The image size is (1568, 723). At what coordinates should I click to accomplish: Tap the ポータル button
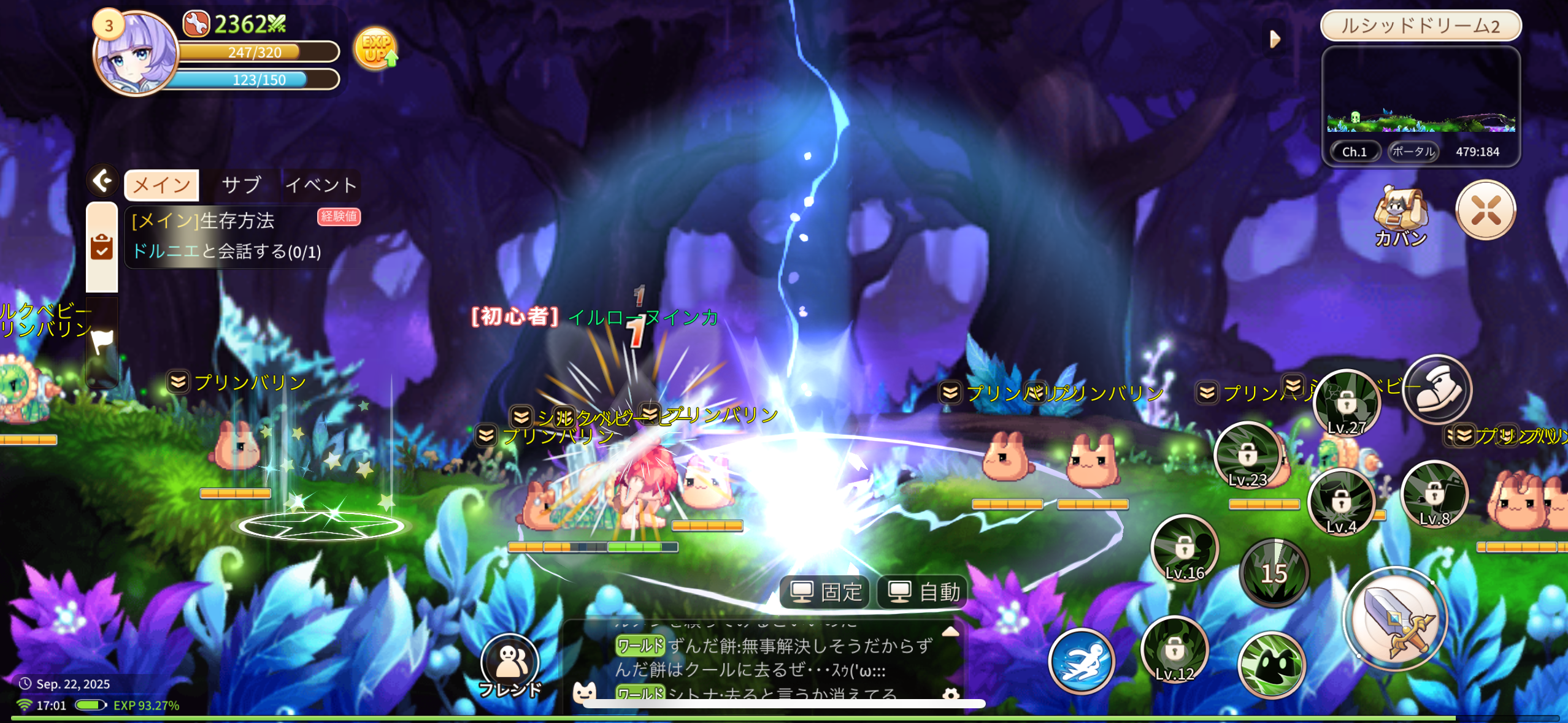1413,151
